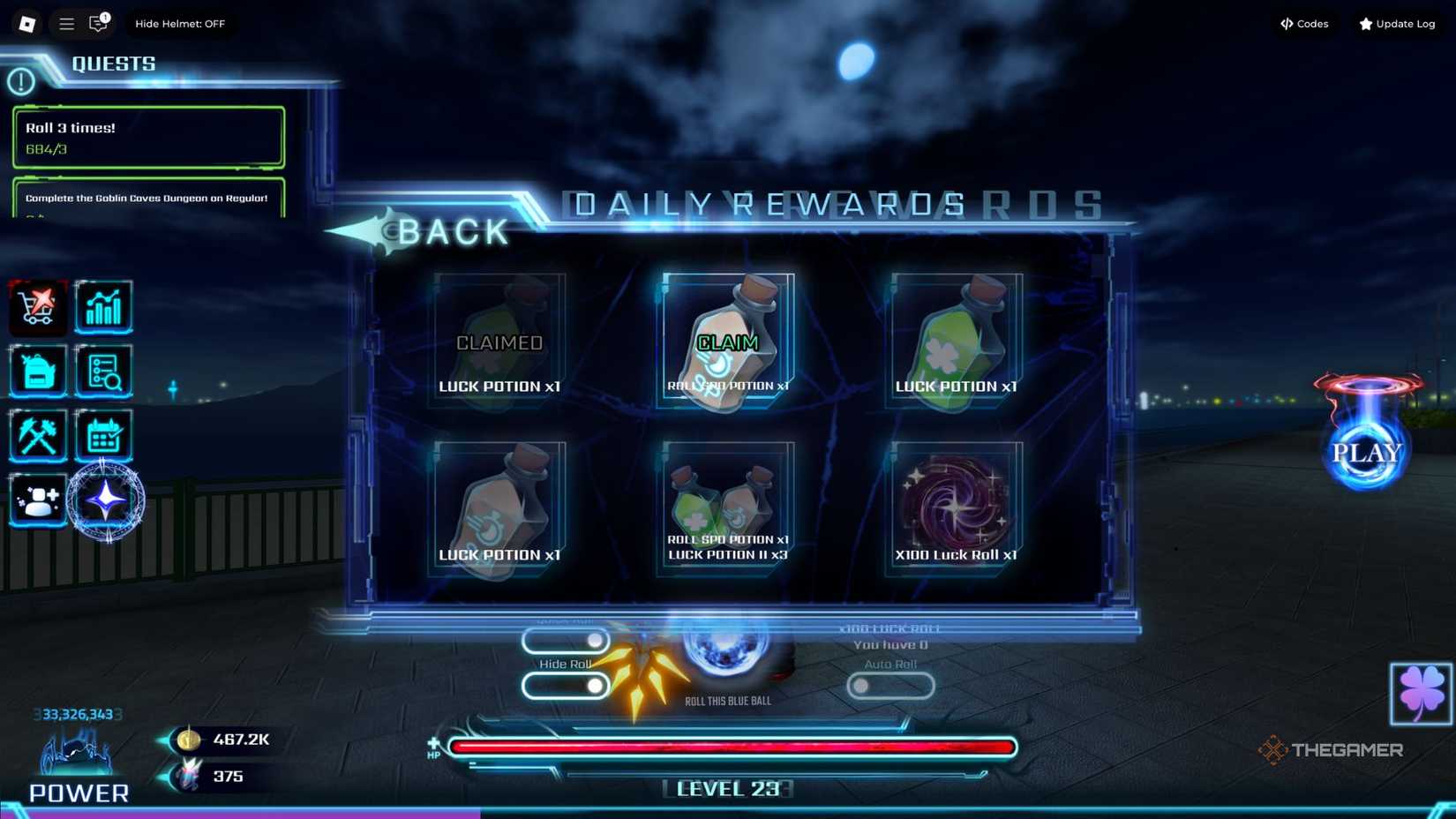The height and width of the screenshot is (819, 1456).
Task: Enable the Auto Roll toggle
Action: [x=890, y=685]
